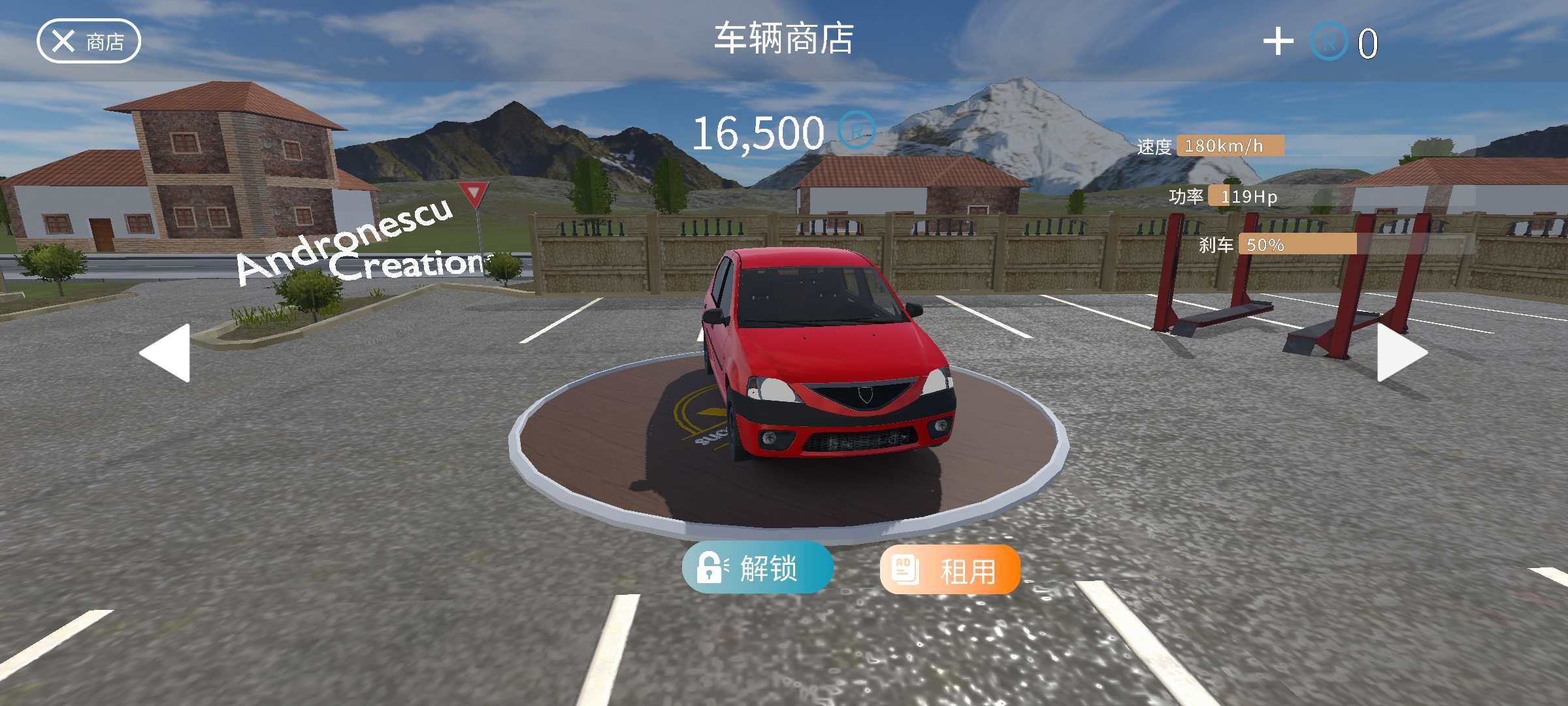Show the previous car with left arrow
Viewport: 1568px width, 706px height.
(x=167, y=353)
